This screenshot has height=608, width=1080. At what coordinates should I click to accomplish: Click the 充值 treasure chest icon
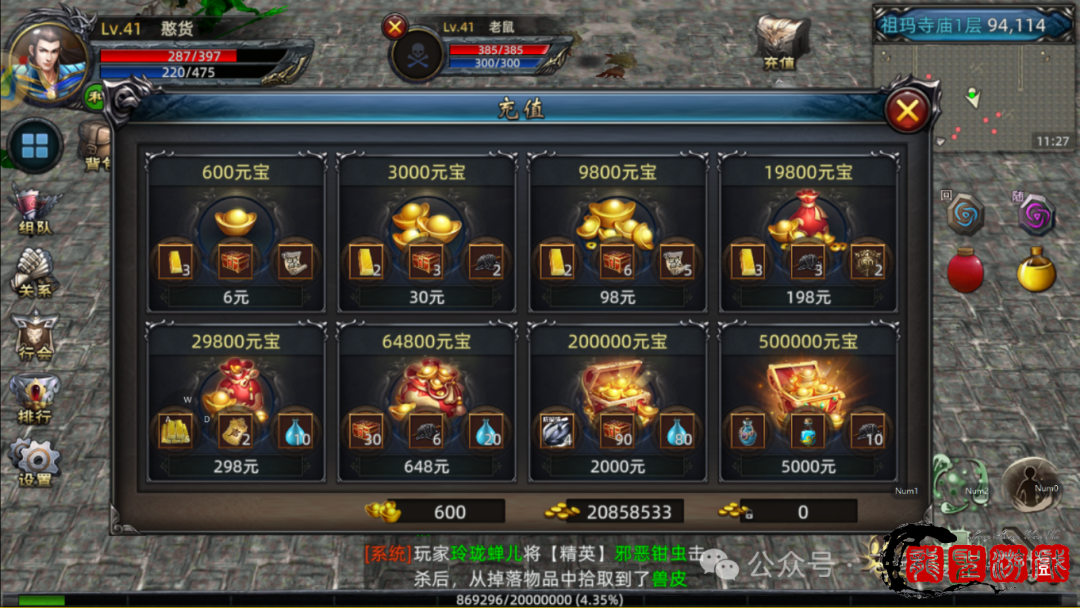pyautogui.click(x=781, y=42)
